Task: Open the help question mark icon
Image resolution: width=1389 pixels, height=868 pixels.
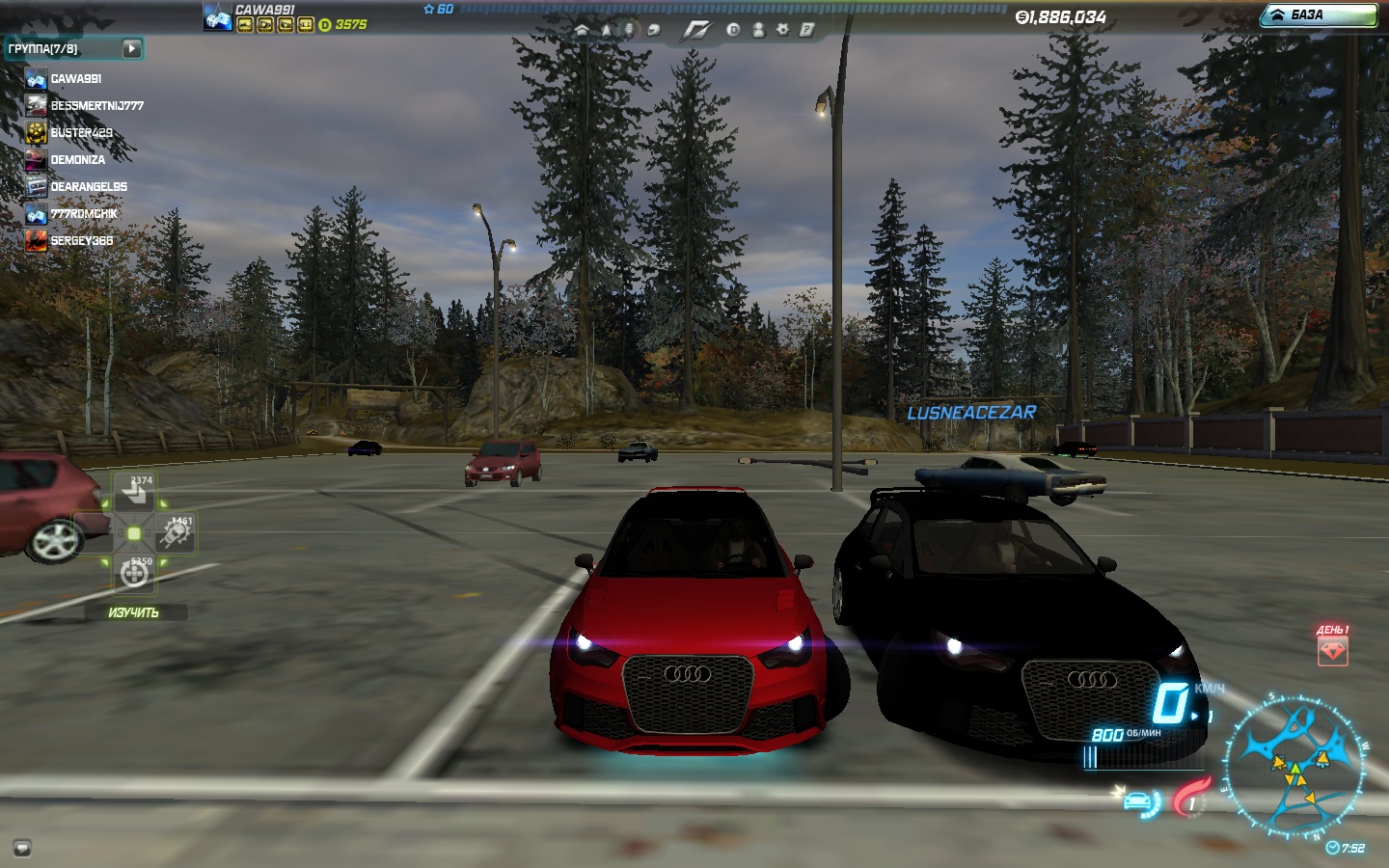Action: click(x=806, y=30)
